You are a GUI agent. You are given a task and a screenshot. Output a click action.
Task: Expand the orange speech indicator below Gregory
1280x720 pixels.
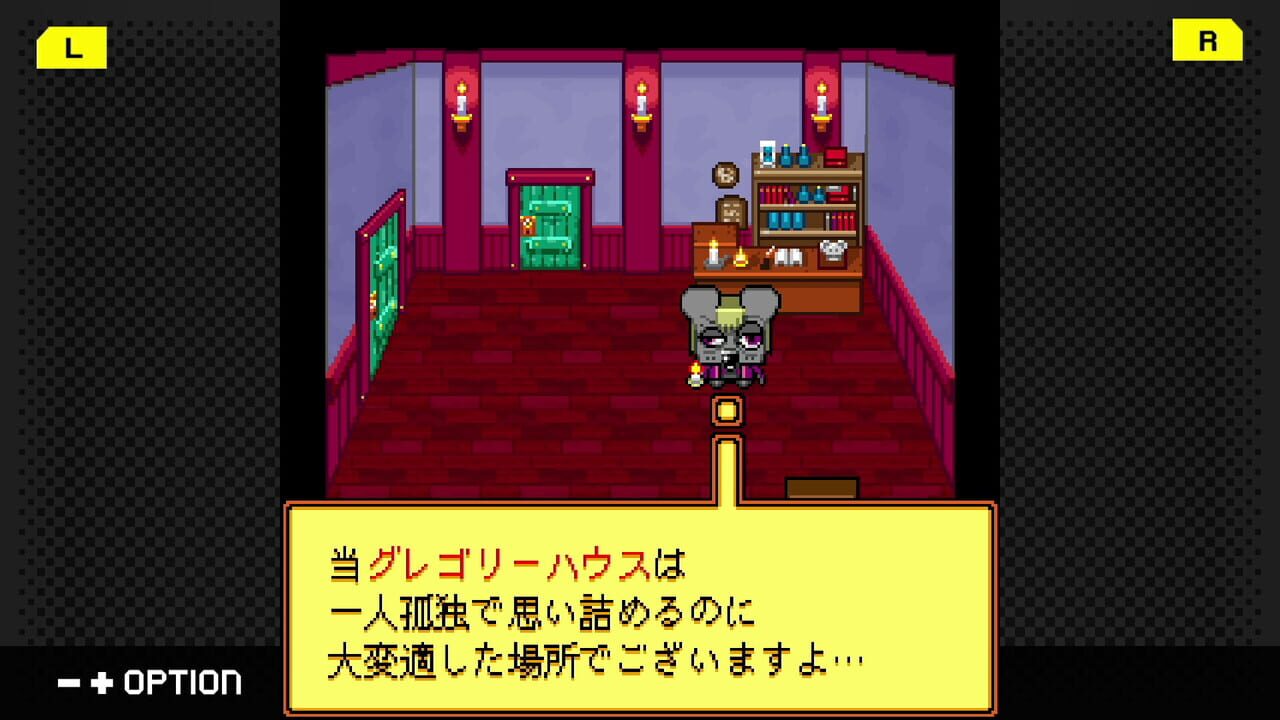pos(725,410)
